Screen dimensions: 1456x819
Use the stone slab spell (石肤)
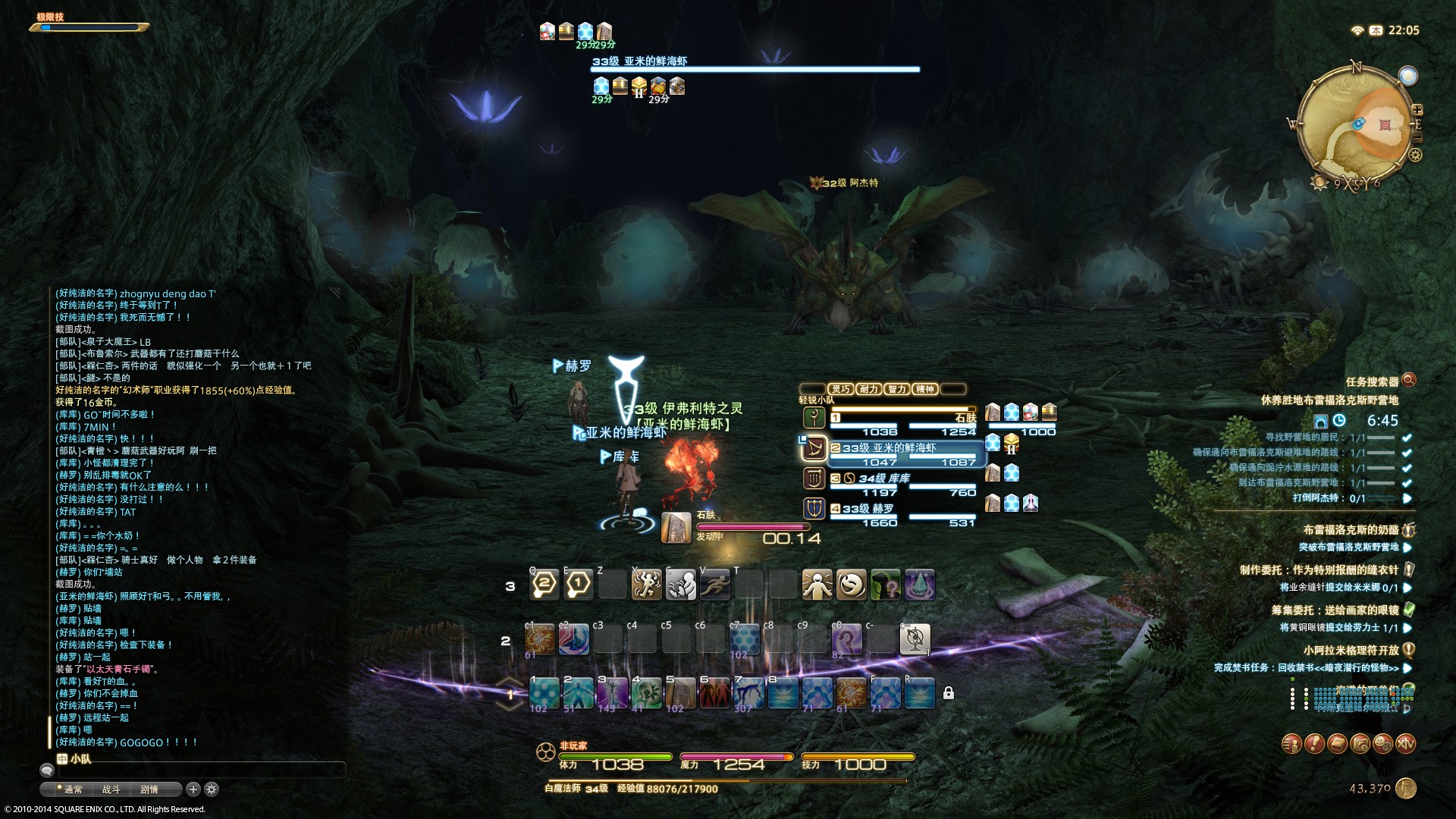point(680,693)
